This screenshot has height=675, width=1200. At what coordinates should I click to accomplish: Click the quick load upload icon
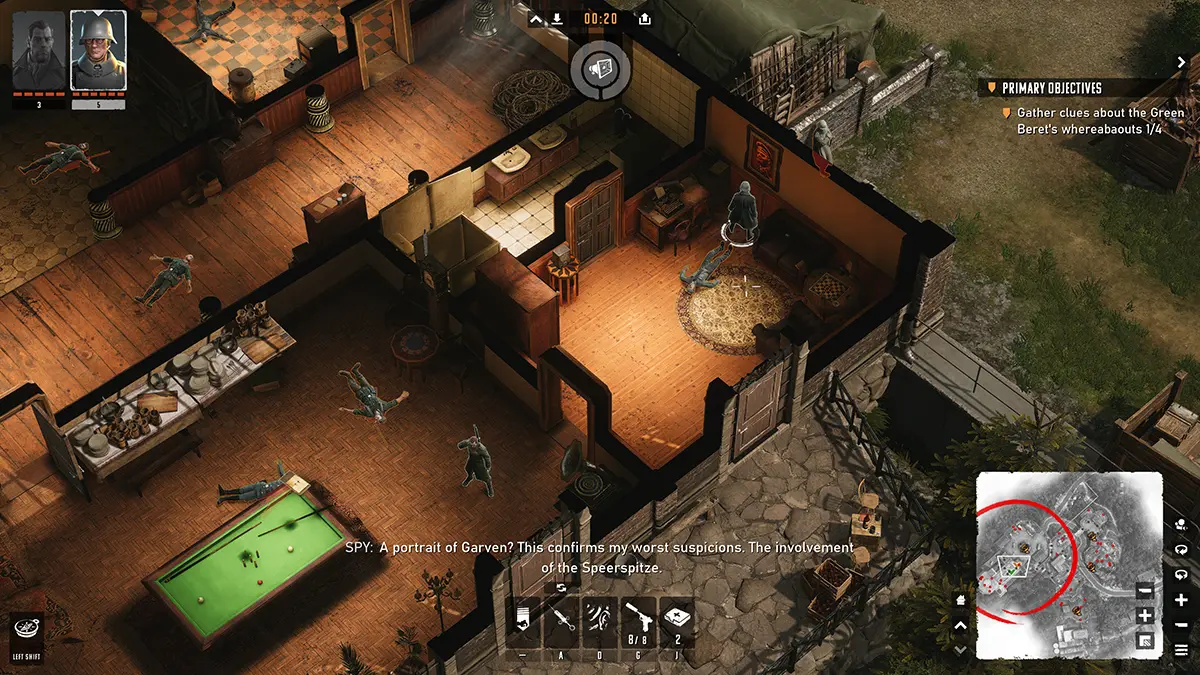pyautogui.click(x=645, y=18)
